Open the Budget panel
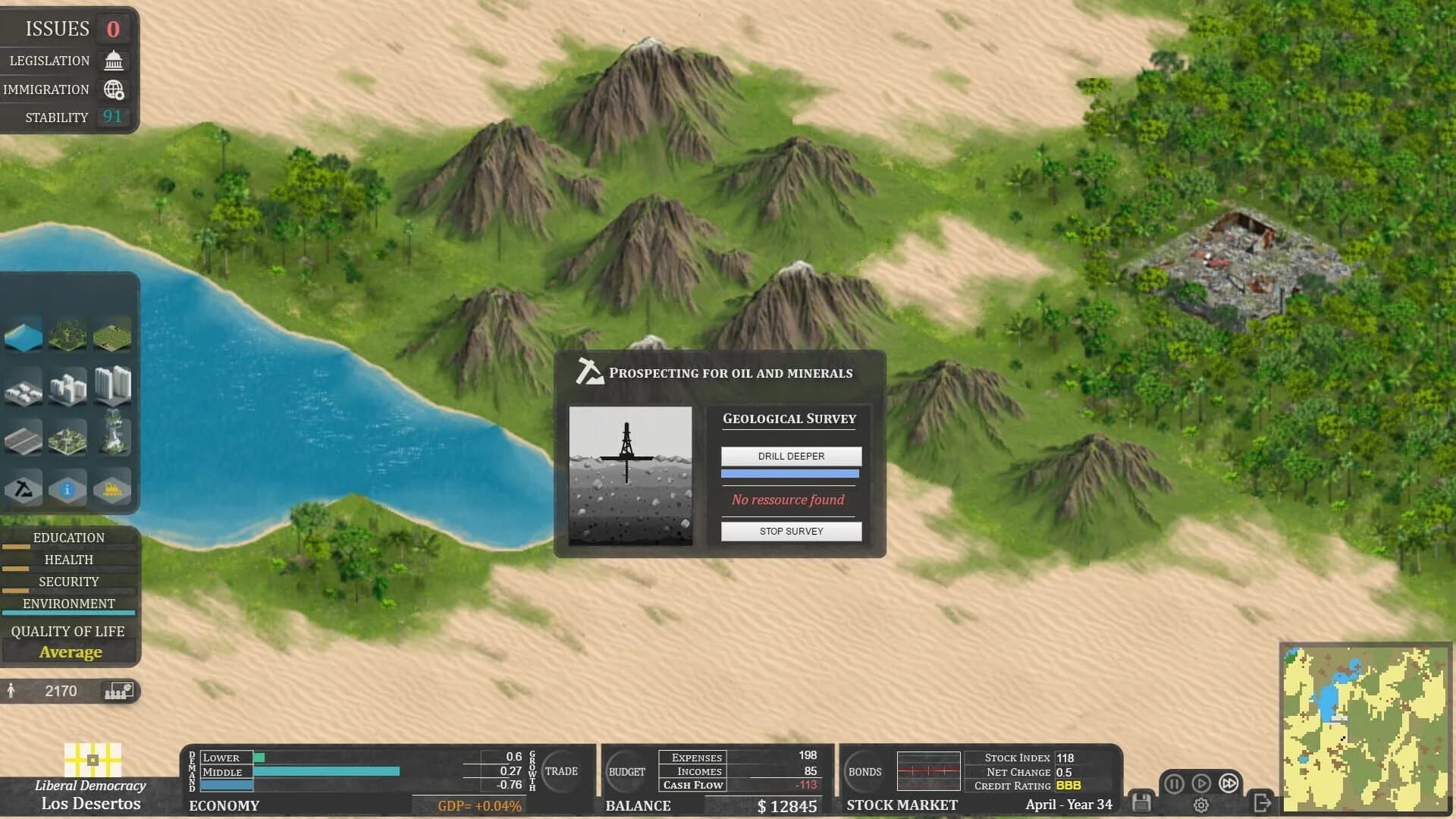The image size is (1456, 819). pos(626,771)
